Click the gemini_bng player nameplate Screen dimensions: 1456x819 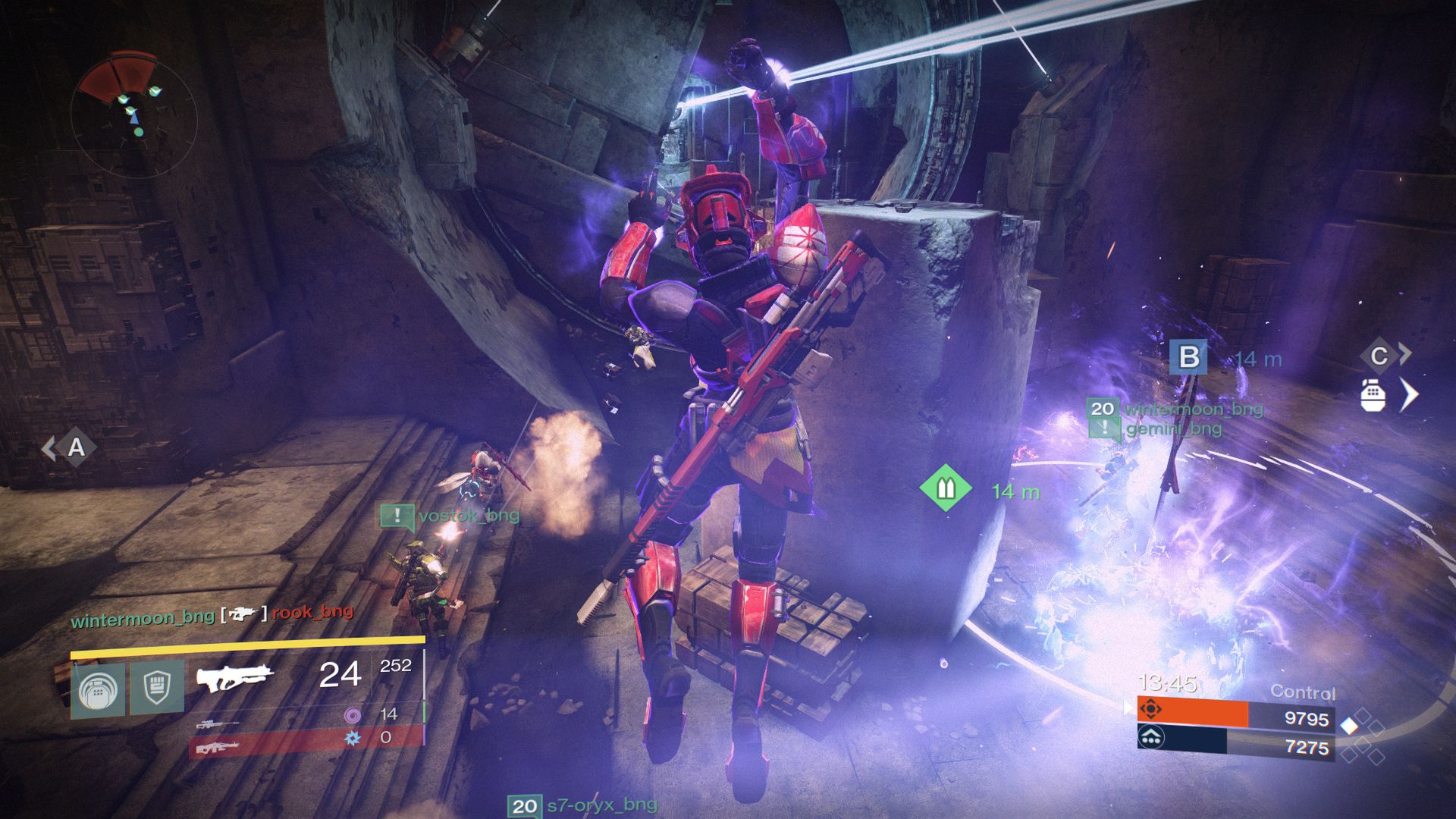(1173, 429)
